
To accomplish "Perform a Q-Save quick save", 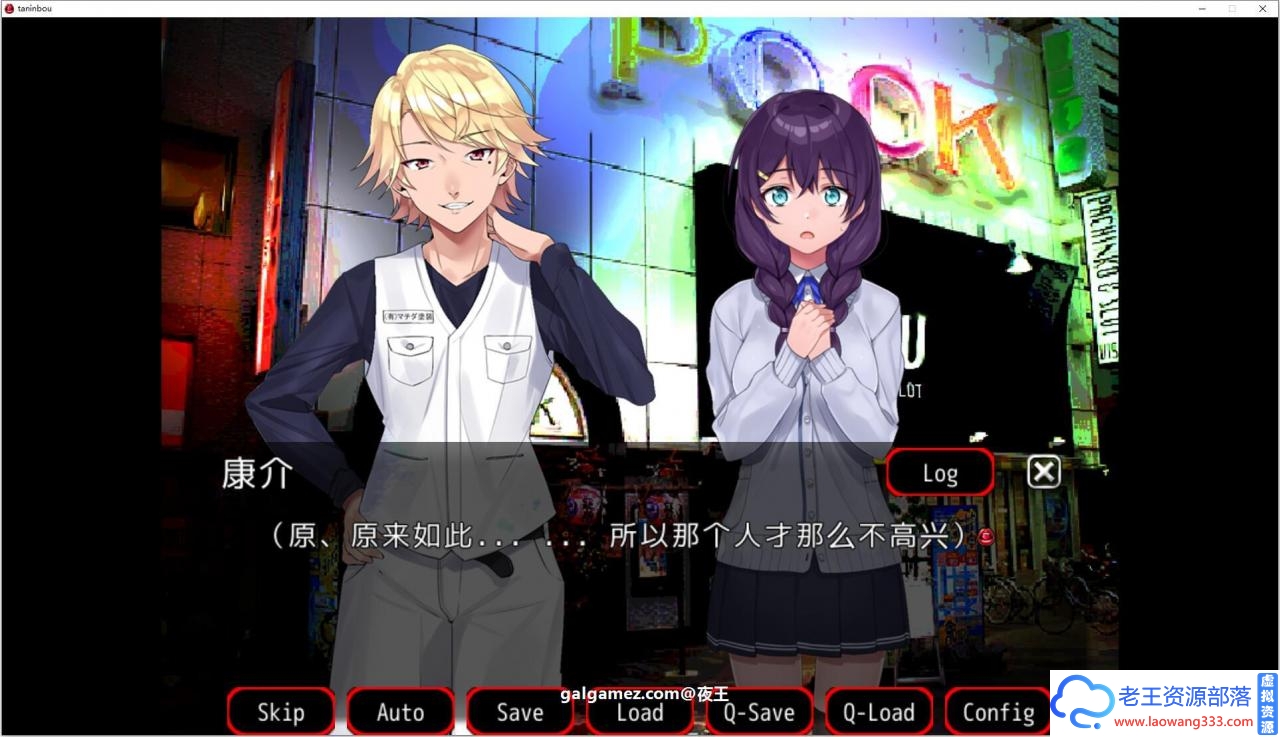I will click(759, 712).
